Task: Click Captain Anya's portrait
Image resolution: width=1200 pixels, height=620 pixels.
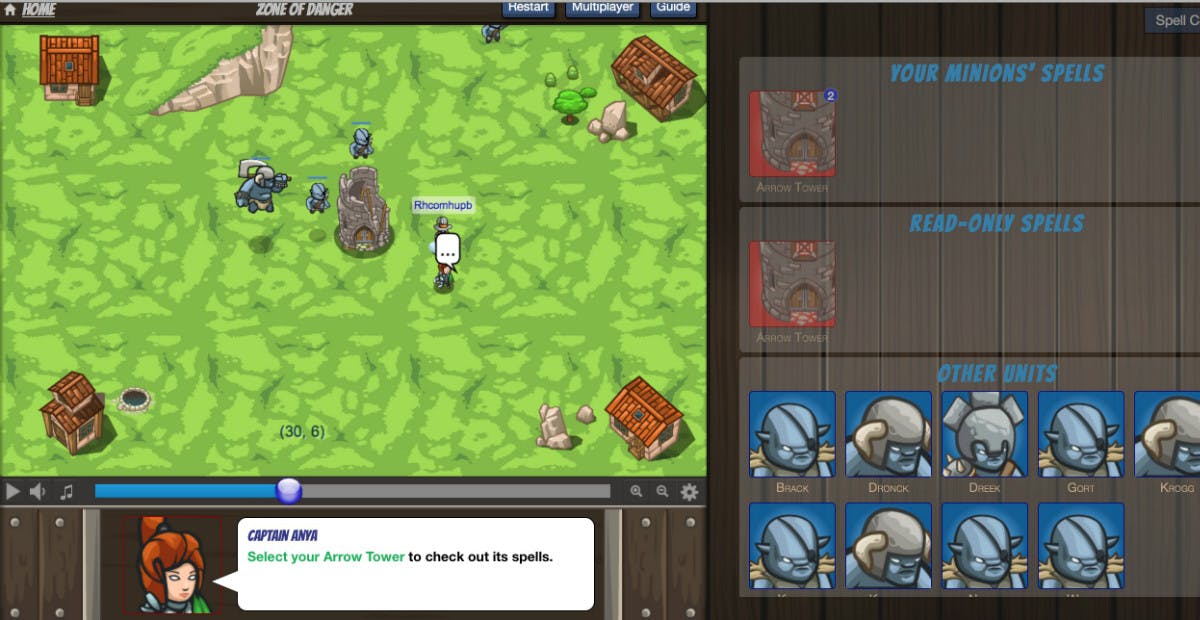Action: point(170,565)
